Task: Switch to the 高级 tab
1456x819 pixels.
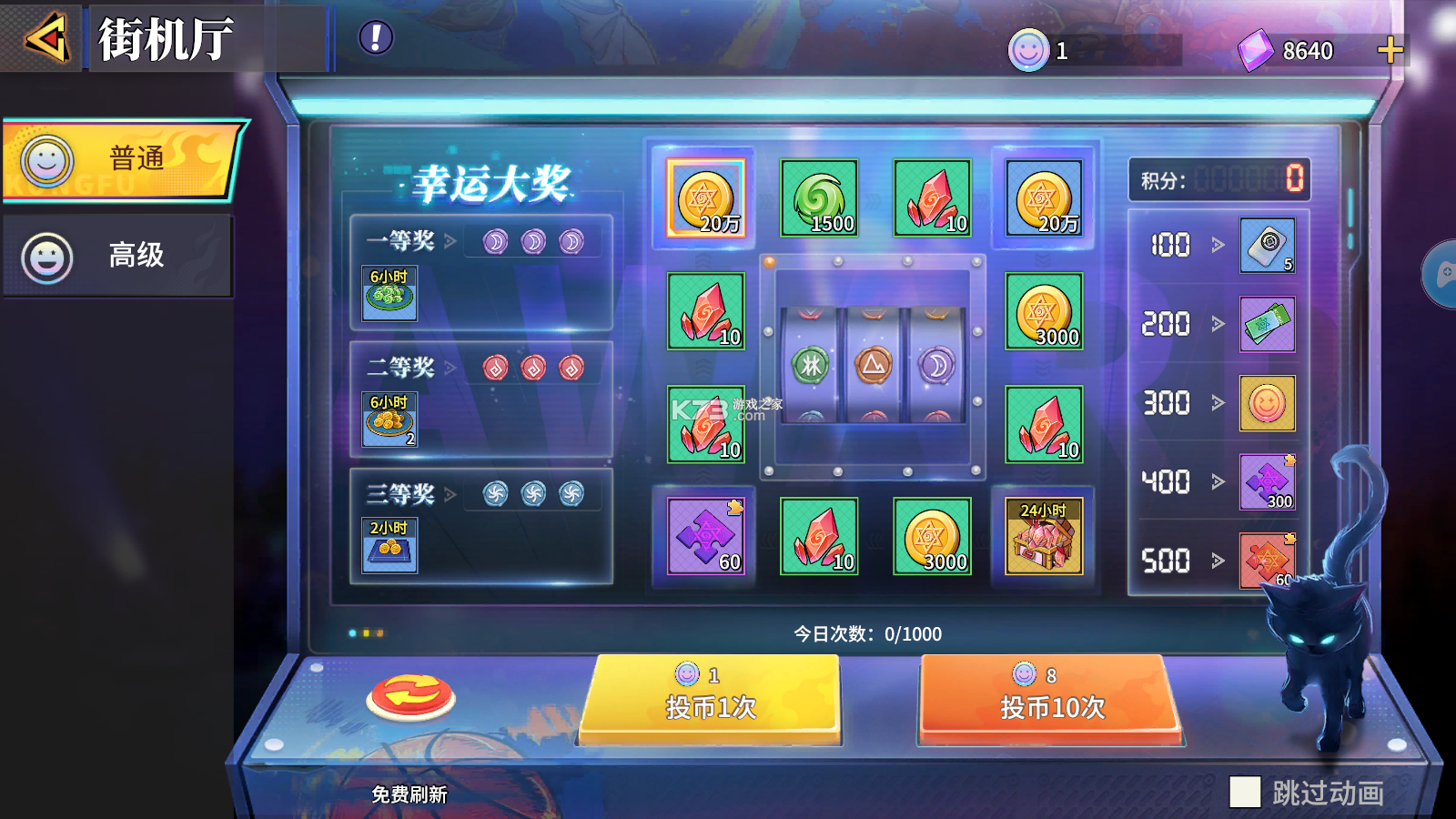Action: pyautogui.click(x=118, y=255)
